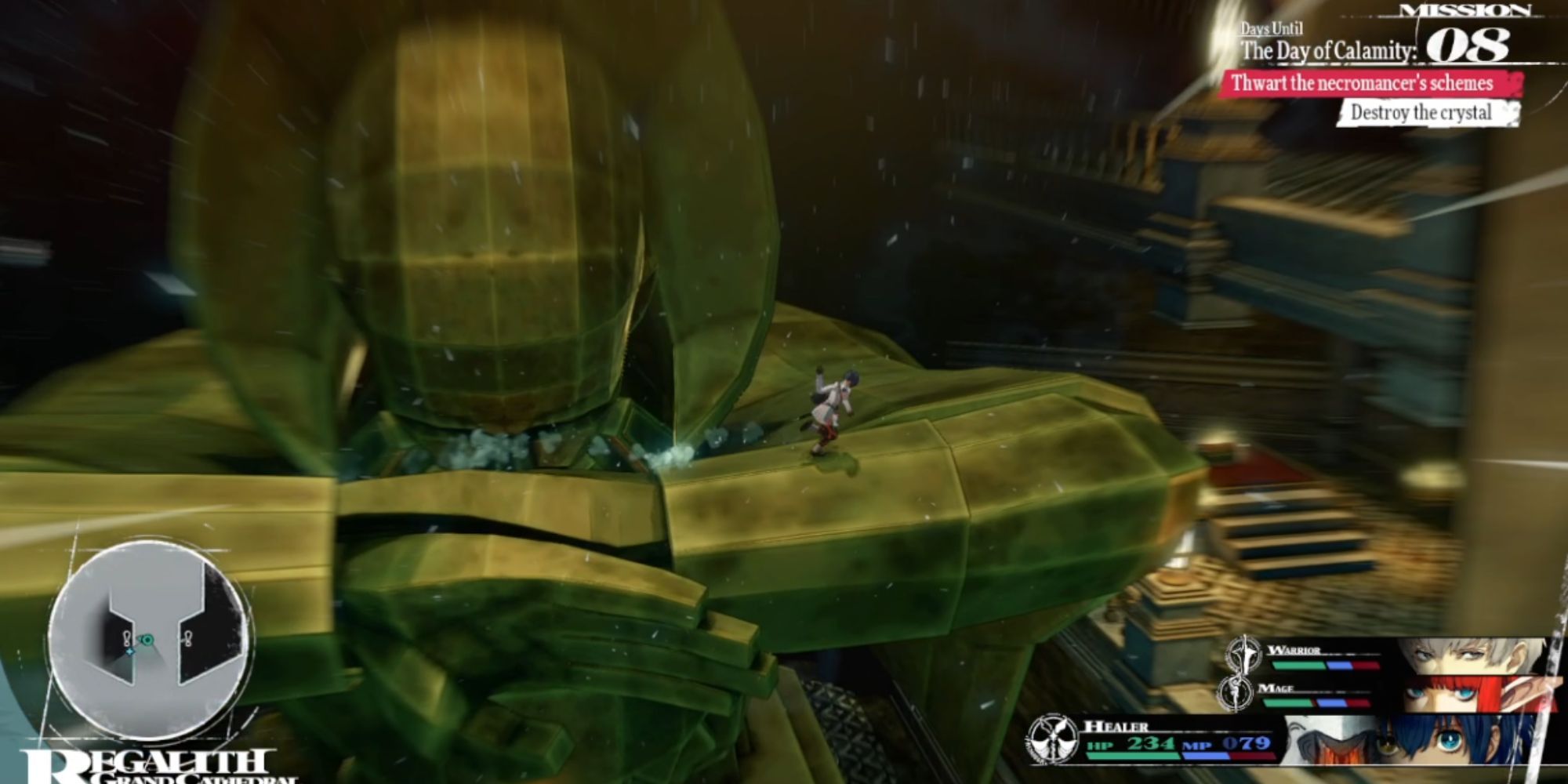This screenshot has height=784, width=1568.
Task: Click the blue diamond waypoint on the minimap
Action: click(131, 651)
